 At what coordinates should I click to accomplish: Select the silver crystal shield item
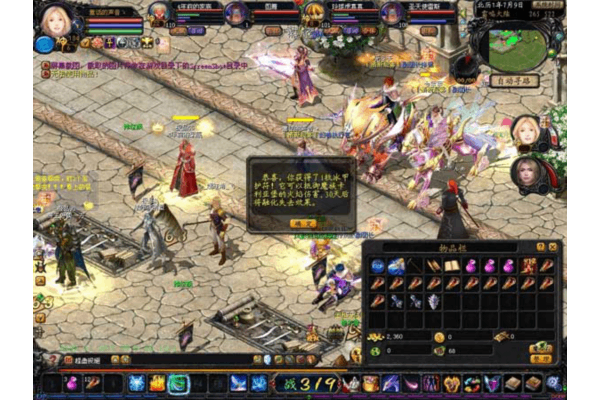click(x=432, y=301)
